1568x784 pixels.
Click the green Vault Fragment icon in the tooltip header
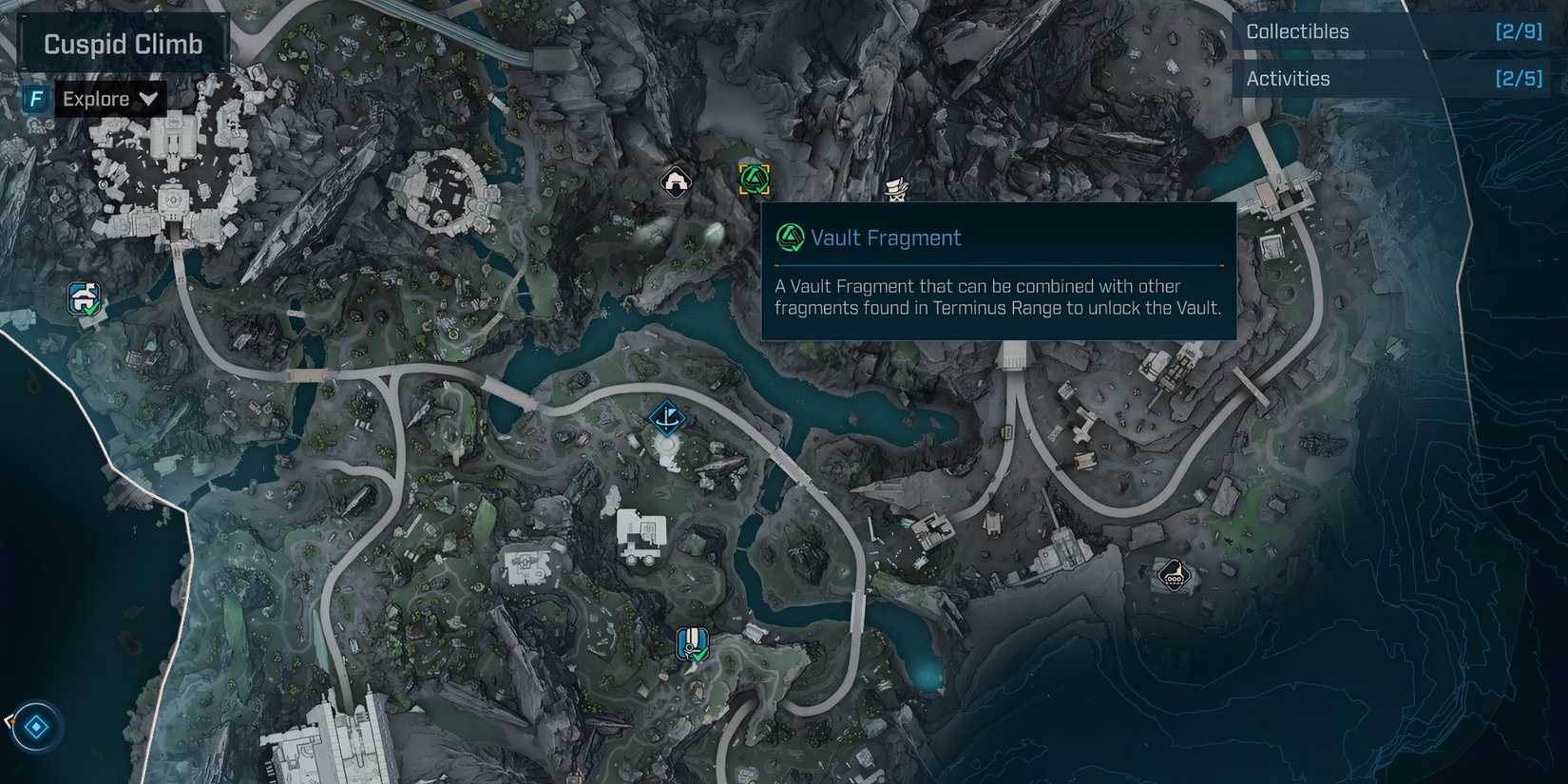coord(788,238)
